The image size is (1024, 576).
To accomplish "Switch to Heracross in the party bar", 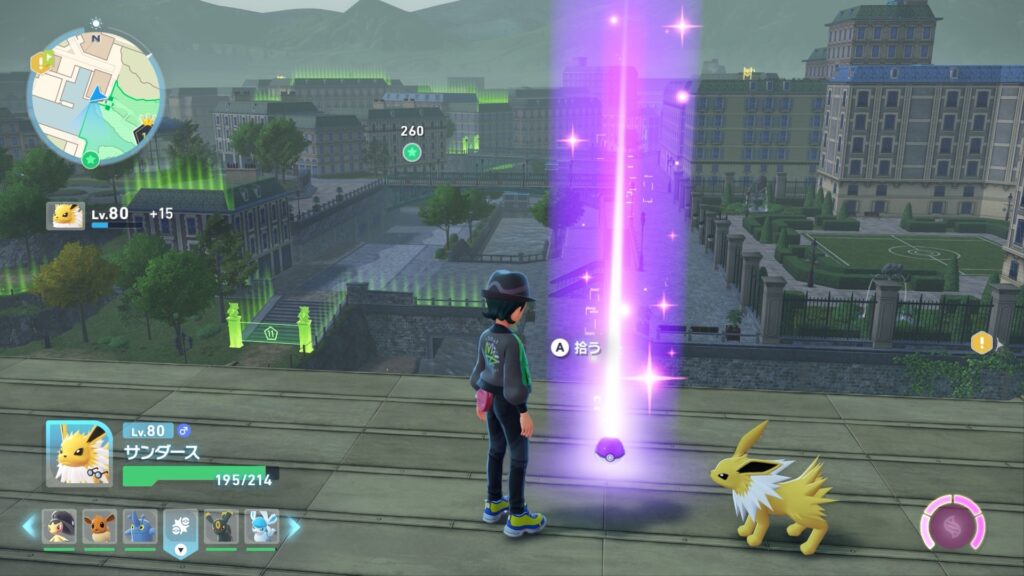I will (x=140, y=526).
